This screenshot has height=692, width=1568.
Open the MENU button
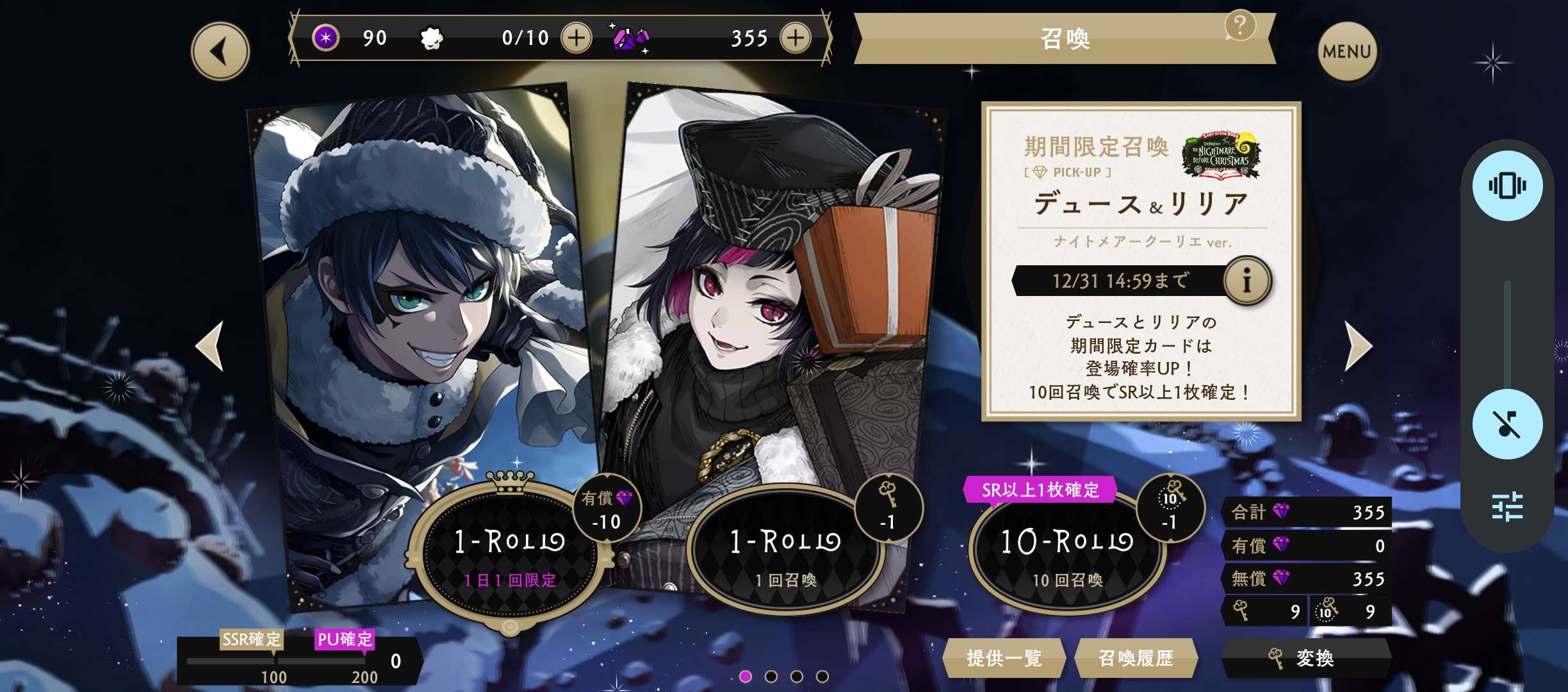(1346, 51)
